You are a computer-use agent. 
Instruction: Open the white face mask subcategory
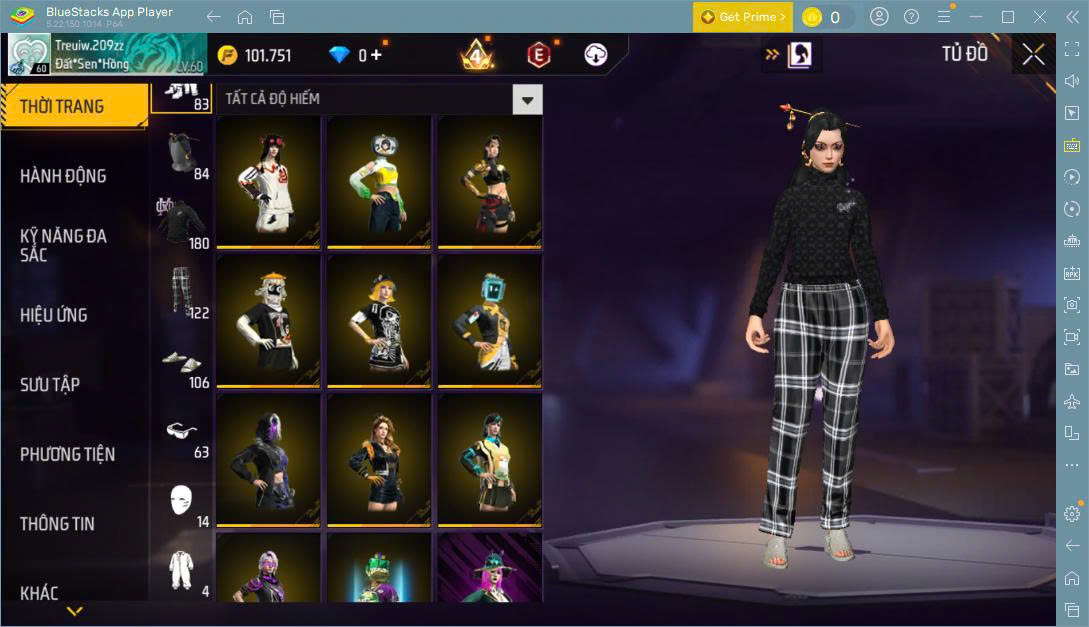[x=181, y=500]
